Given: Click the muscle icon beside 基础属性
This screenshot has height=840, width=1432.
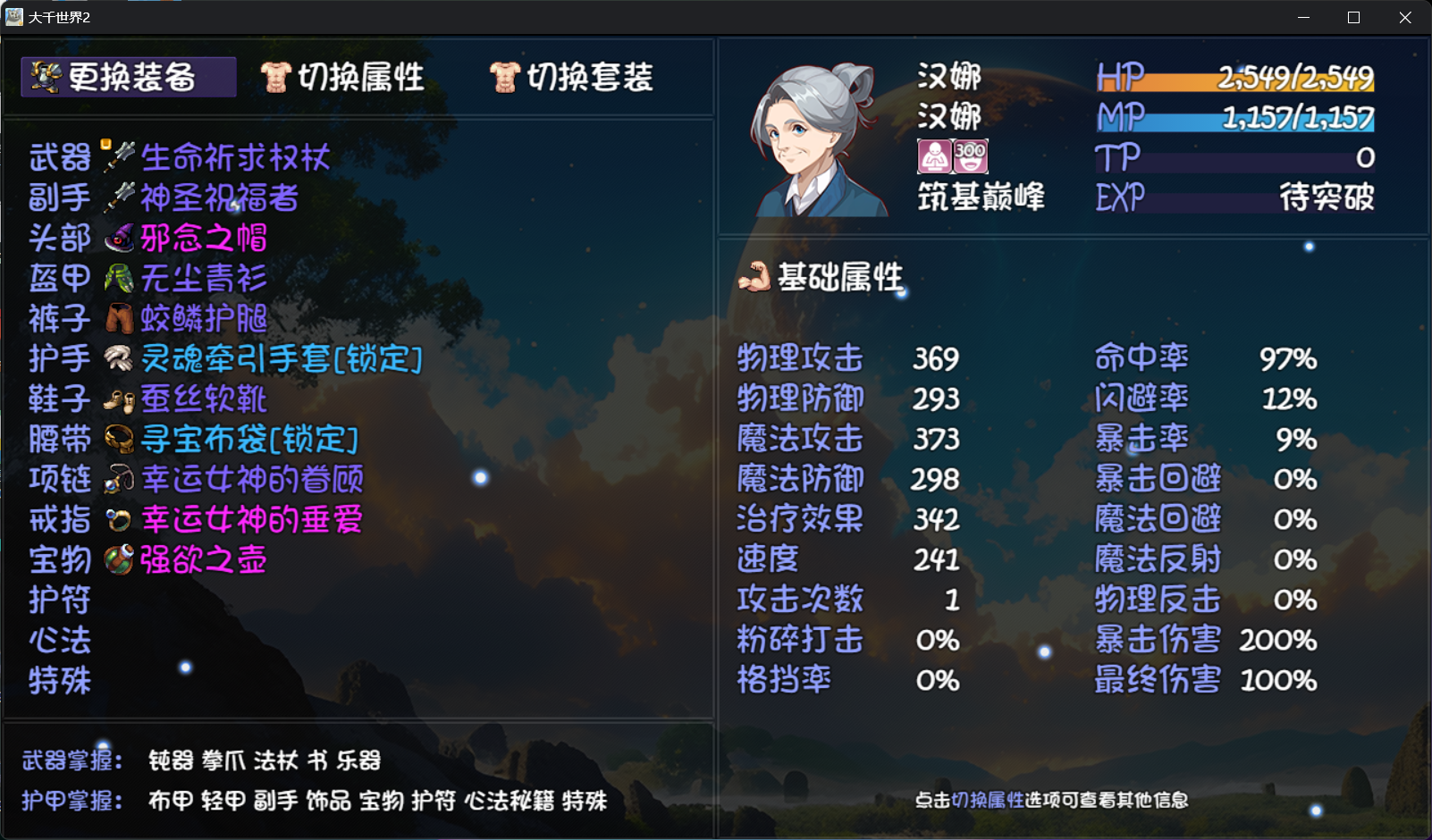Looking at the screenshot, I should point(756,277).
